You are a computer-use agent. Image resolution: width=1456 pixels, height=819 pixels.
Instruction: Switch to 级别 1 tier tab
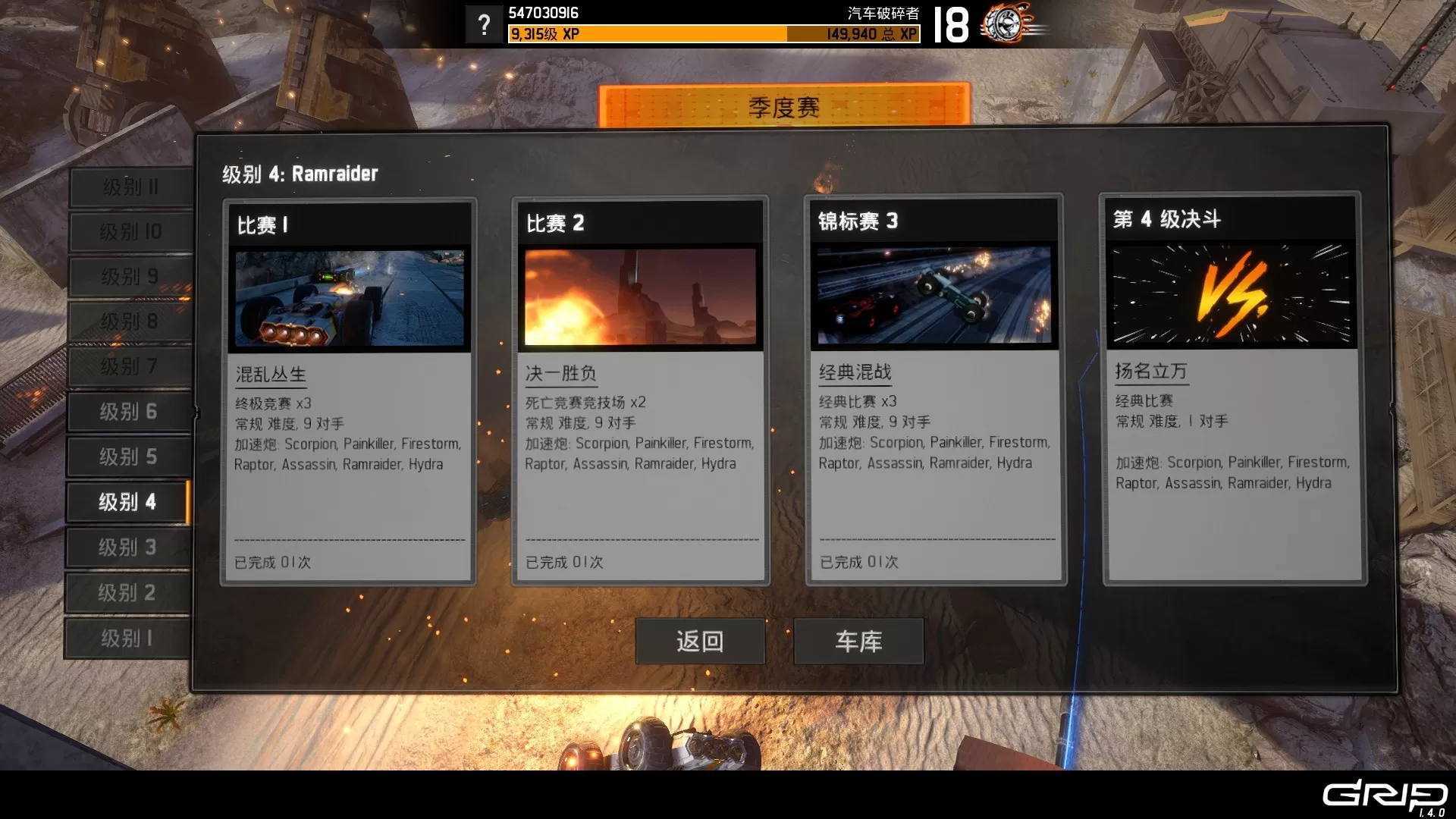(127, 639)
